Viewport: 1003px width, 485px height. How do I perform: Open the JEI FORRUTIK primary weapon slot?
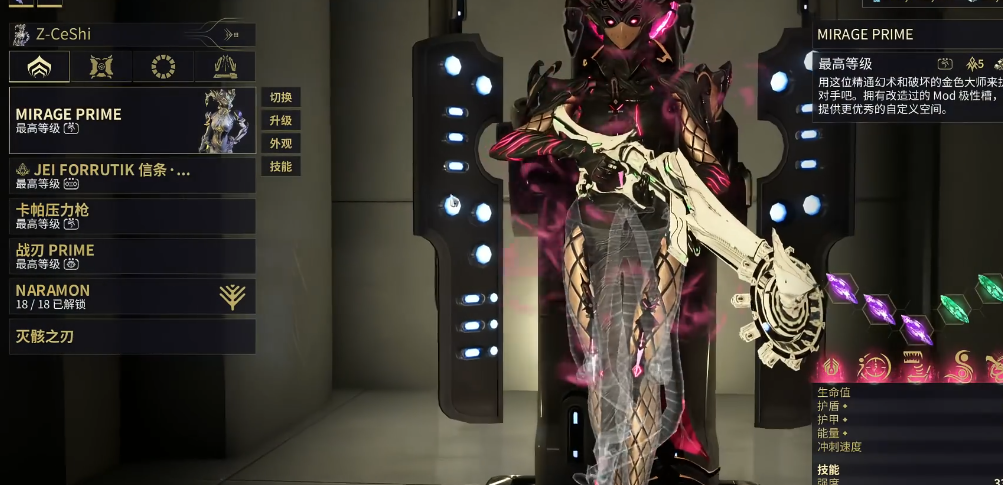132,175
